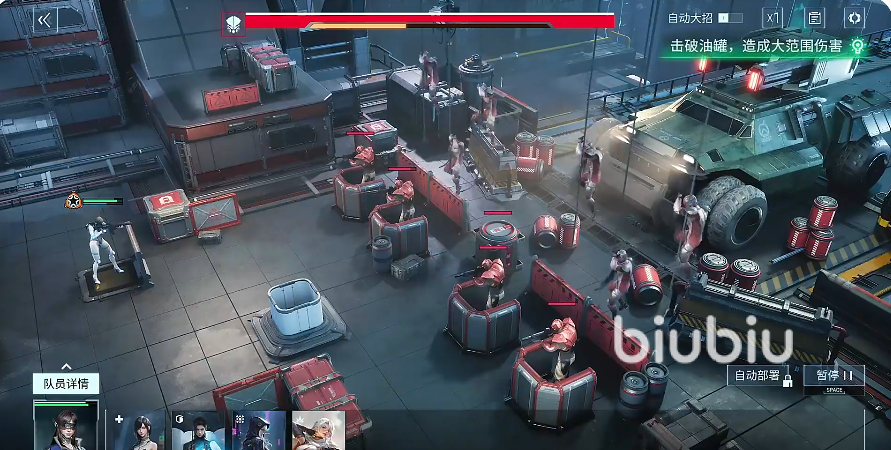Select the hooded character portrait
Viewport: 891px width, 450px height.
point(258,431)
